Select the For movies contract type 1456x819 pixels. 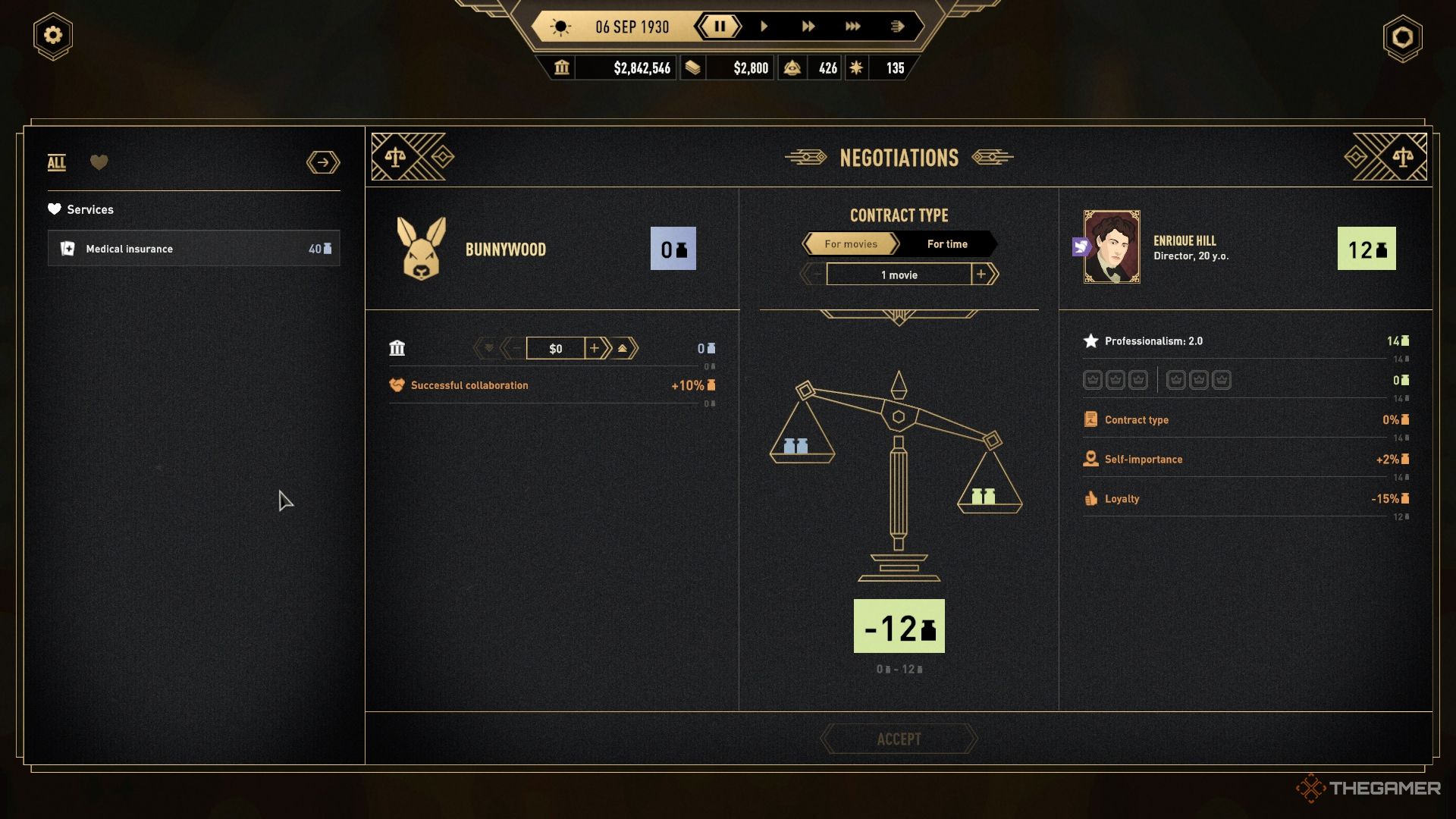click(851, 244)
